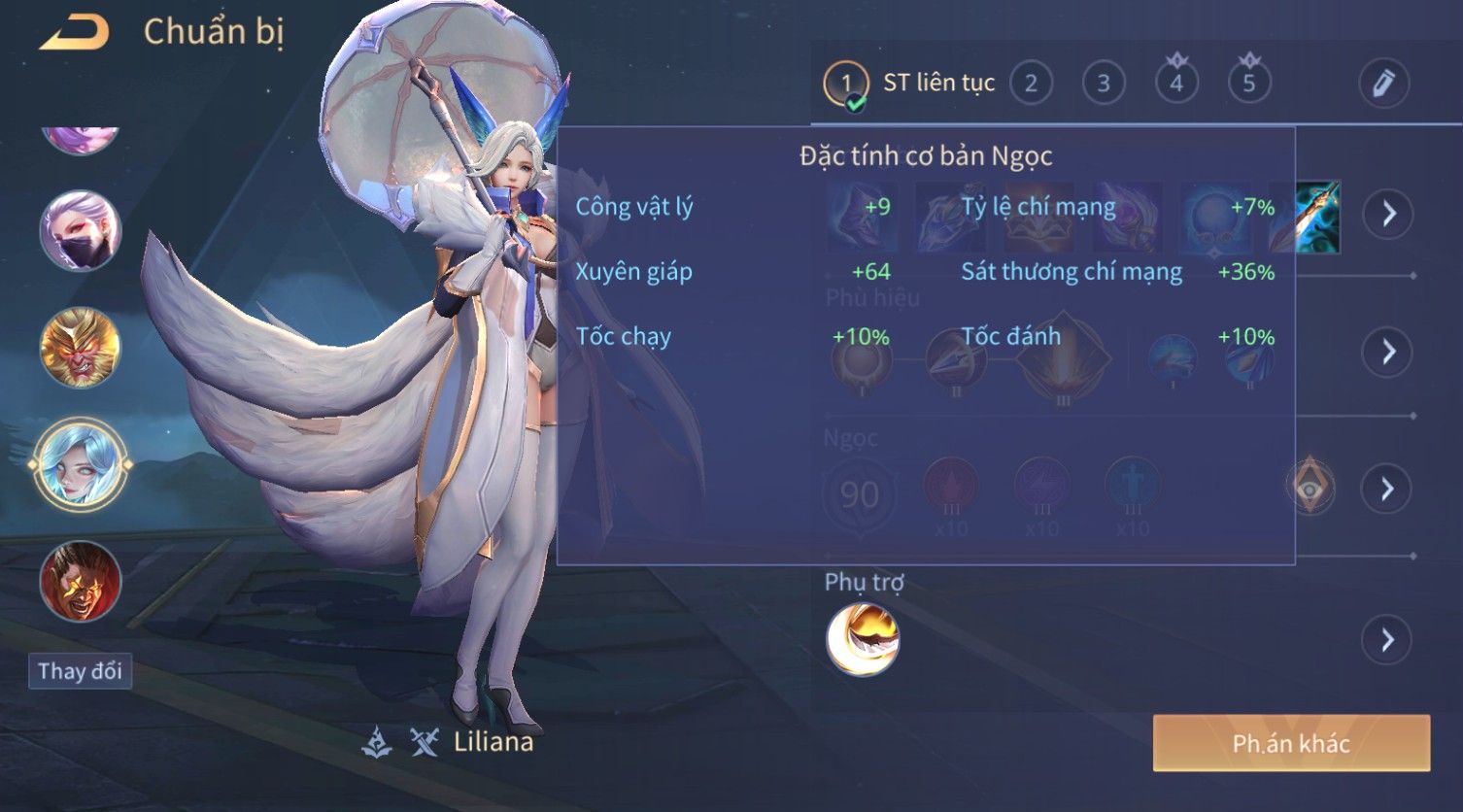Image resolution: width=1463 pixels, height=812 pixels.
Task: Expand the Ngọc rune row arrow
Action: coord(1387,489)
